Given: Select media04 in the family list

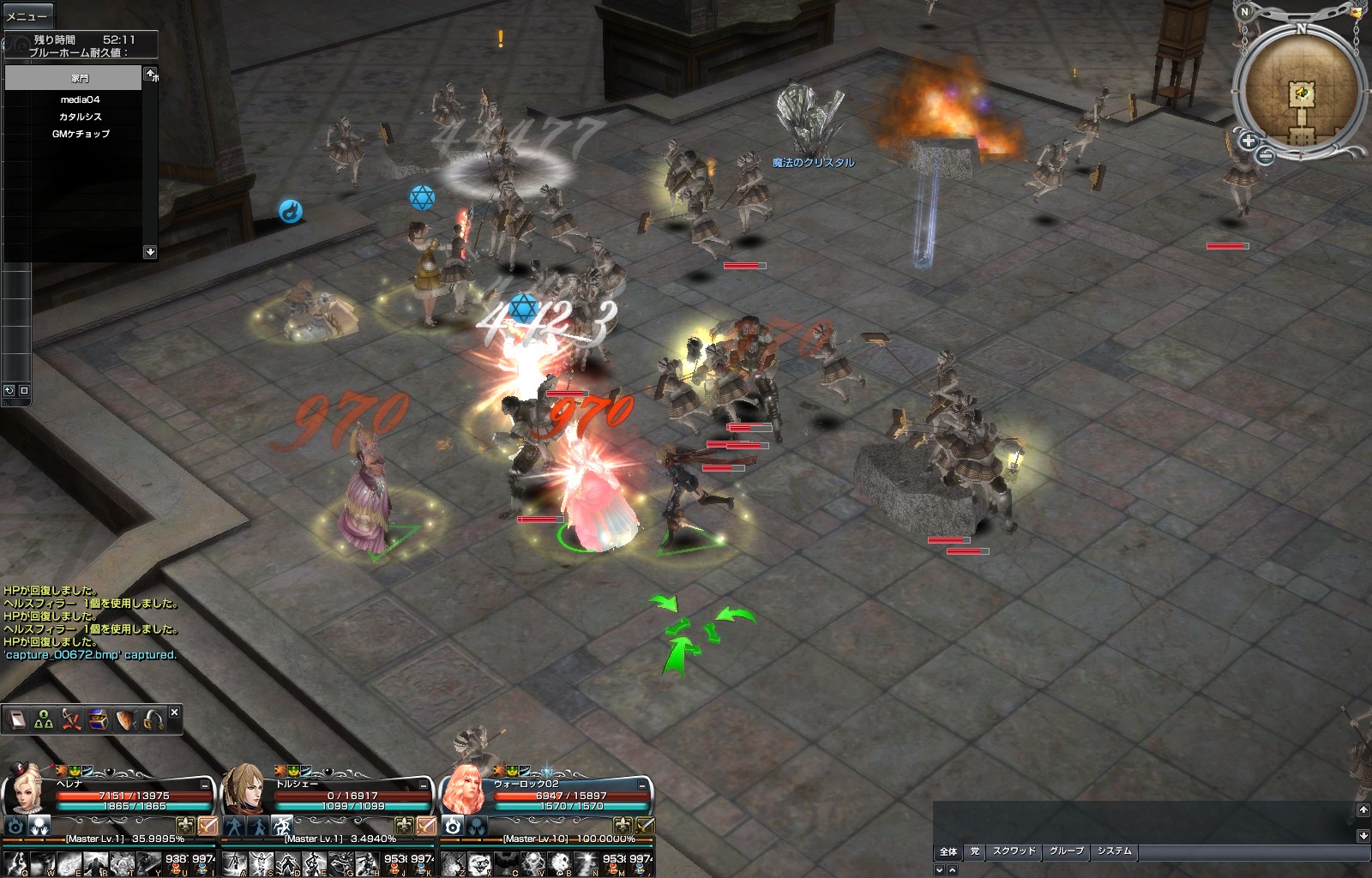Looking at the screenshot, I should click(80, 99).
